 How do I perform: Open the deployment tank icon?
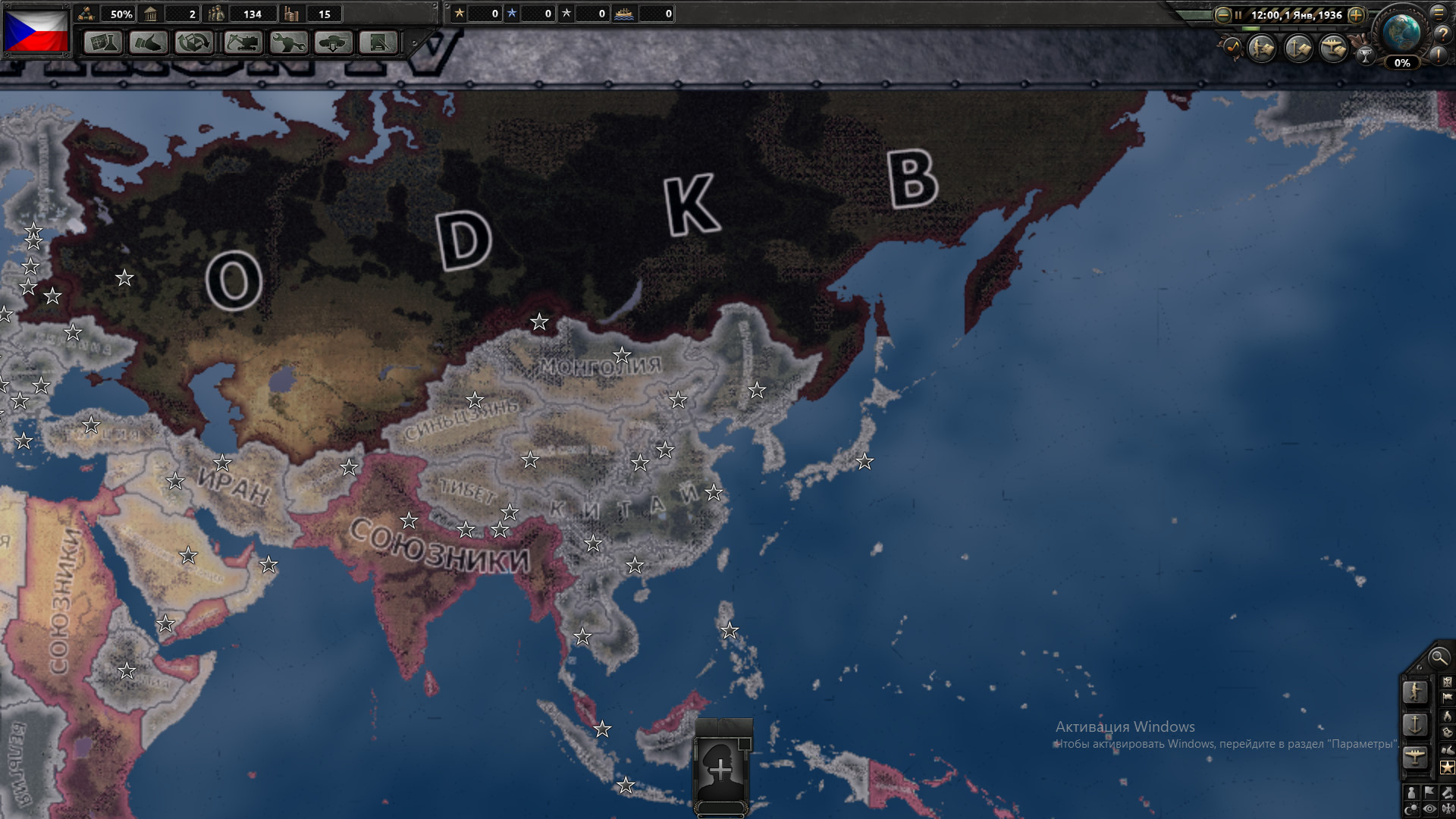tap(334, 44)
